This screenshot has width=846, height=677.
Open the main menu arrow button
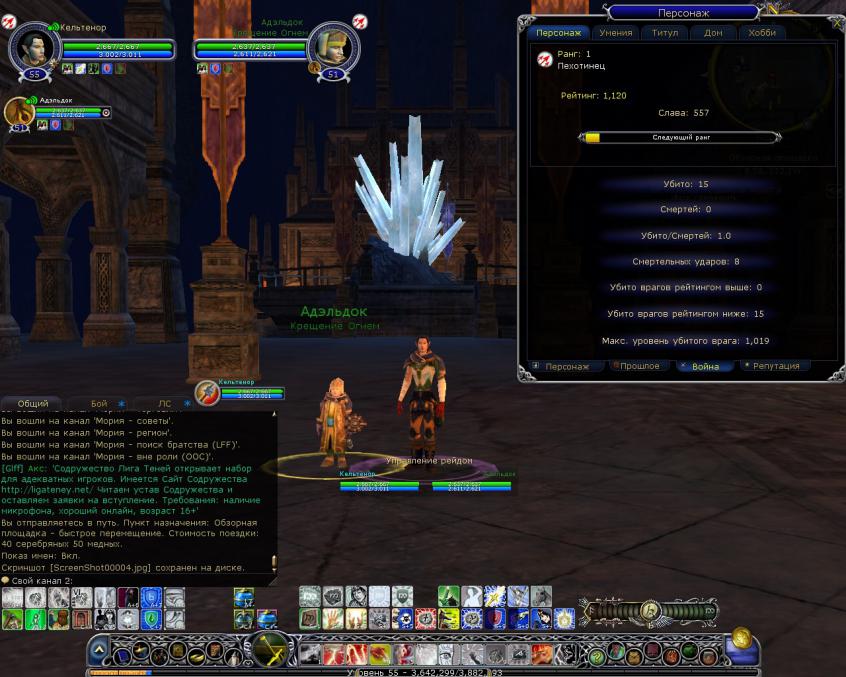click(x=99, y=651)
